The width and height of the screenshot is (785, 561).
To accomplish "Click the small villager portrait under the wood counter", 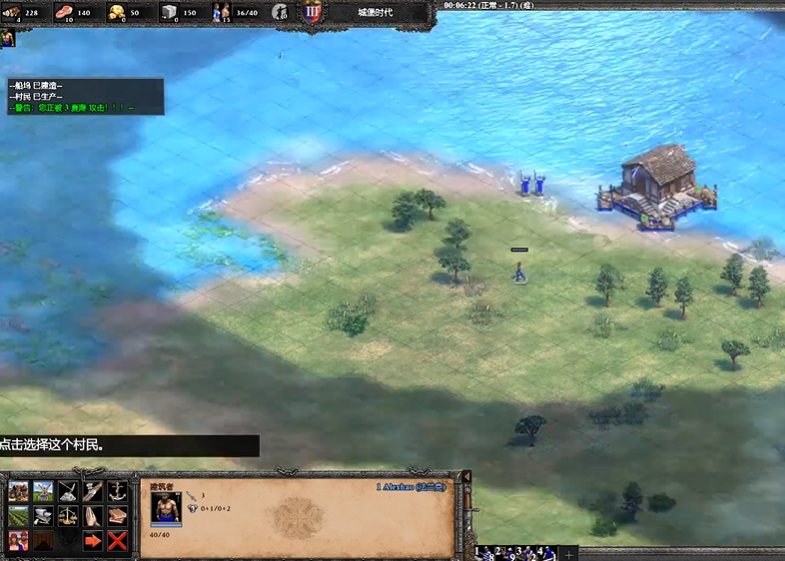I will [x=8, y=38].
